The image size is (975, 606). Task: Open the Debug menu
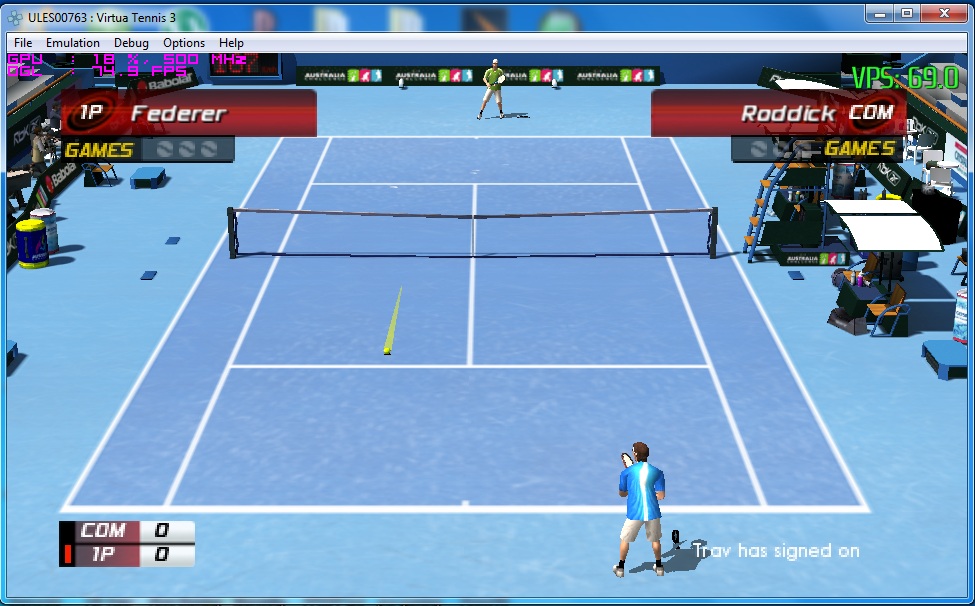pyautogui.click(x=131, y=43)
